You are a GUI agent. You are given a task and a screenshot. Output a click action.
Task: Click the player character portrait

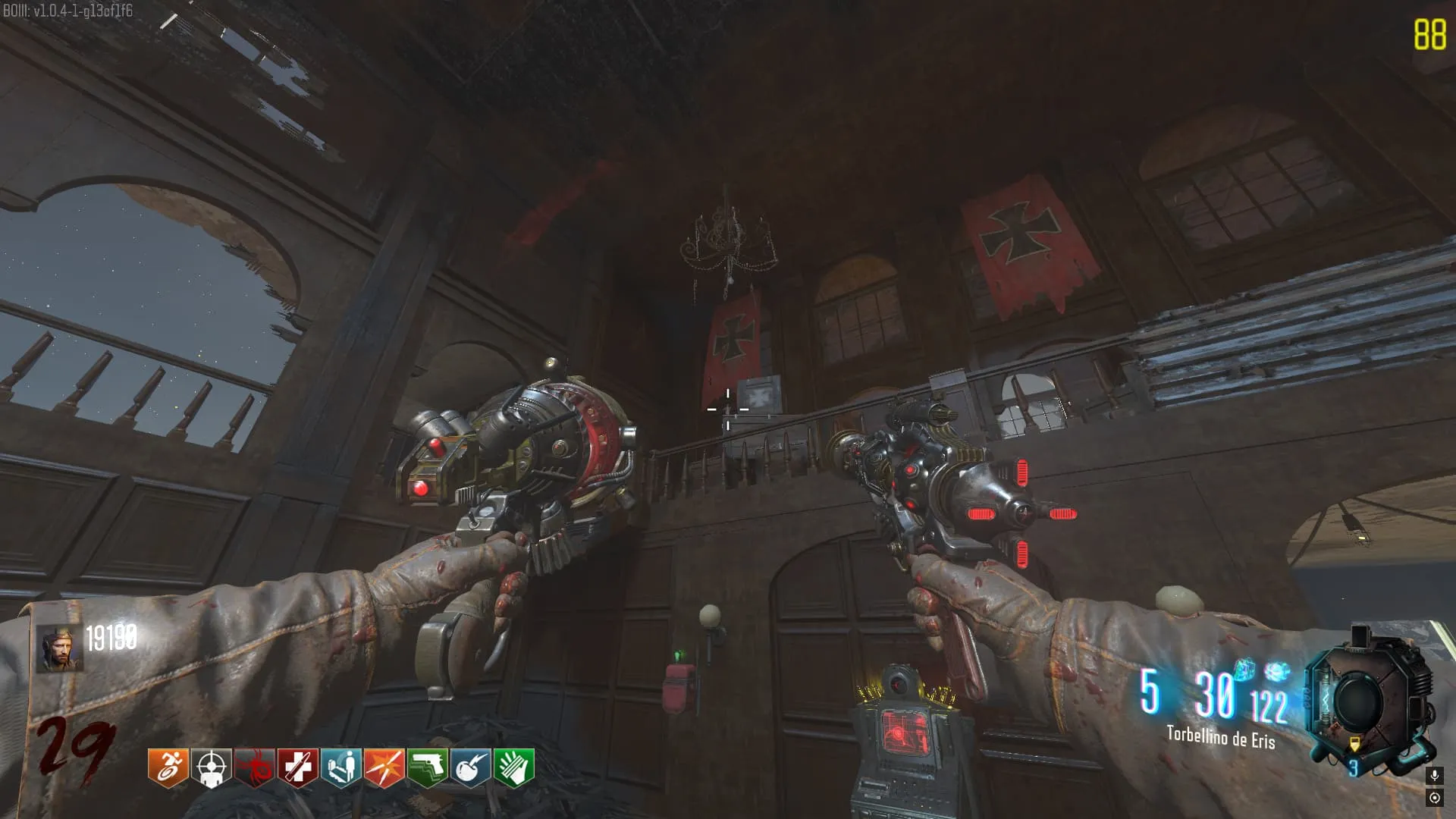pyautogui.click(x=60, y=649)
